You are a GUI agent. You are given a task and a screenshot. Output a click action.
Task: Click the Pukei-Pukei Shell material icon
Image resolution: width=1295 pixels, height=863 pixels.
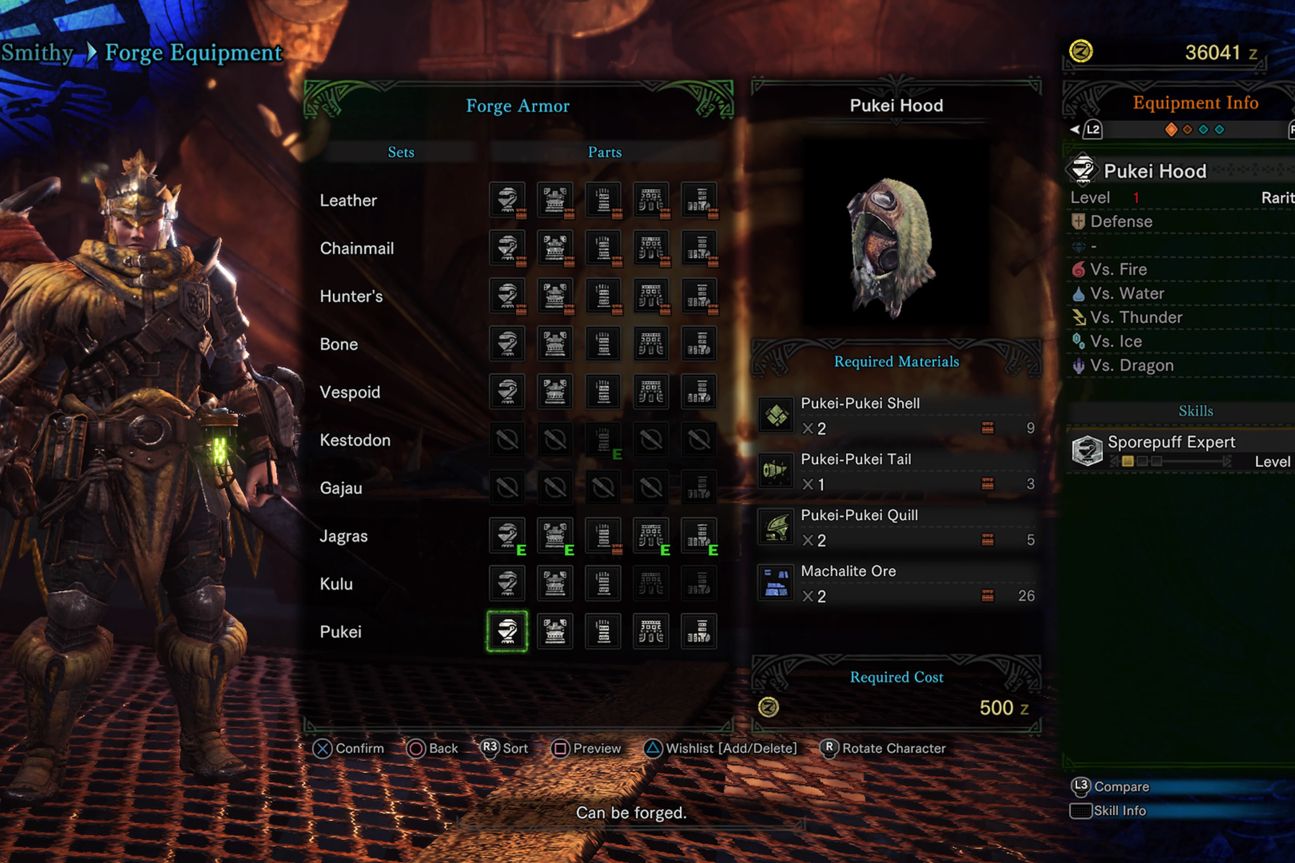(x=776, y=415)
